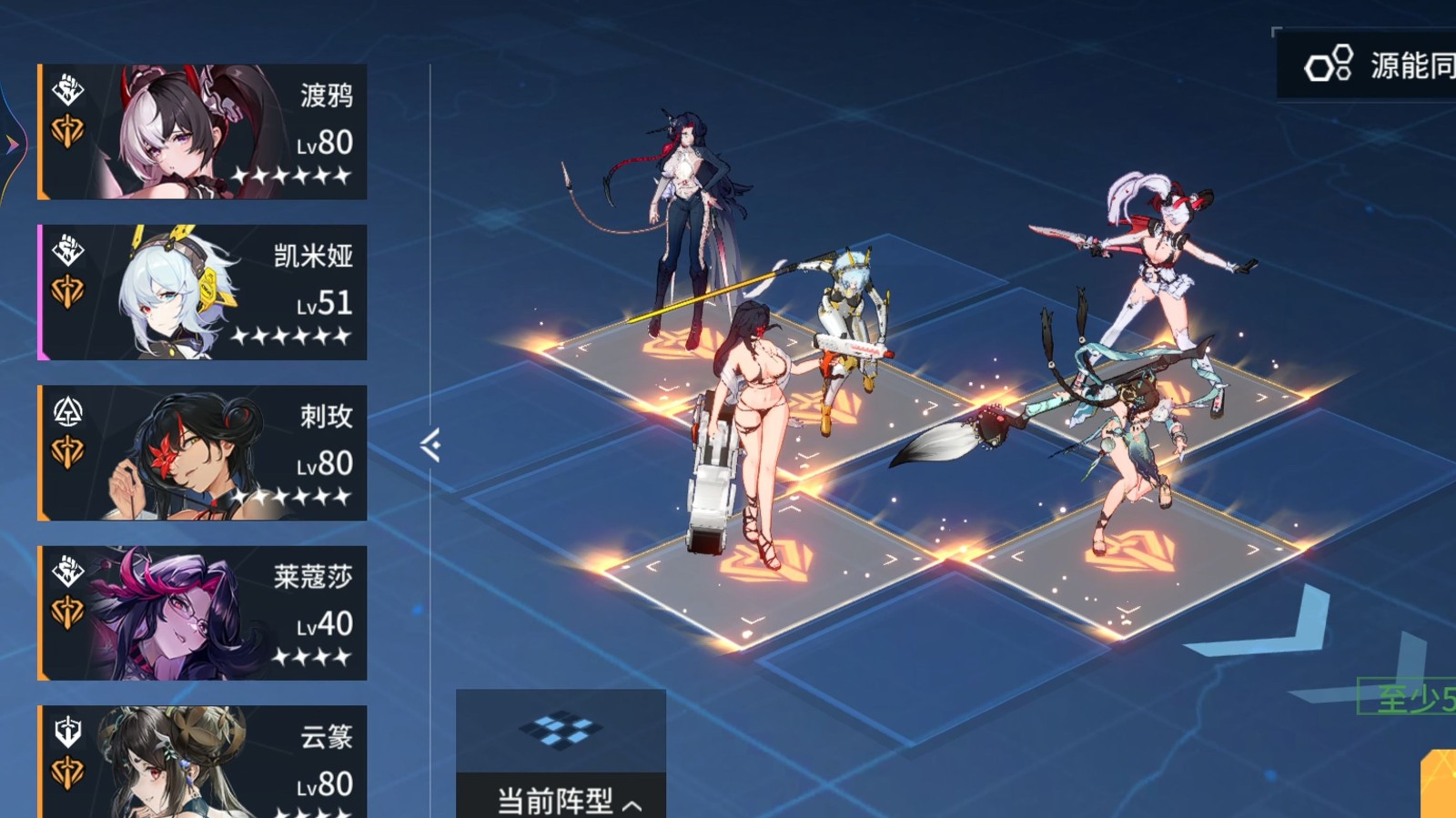Open the 源能同调 hexagon icon panel
Viewport: 1456px width, 818px height.
[x=1328, y=65]
